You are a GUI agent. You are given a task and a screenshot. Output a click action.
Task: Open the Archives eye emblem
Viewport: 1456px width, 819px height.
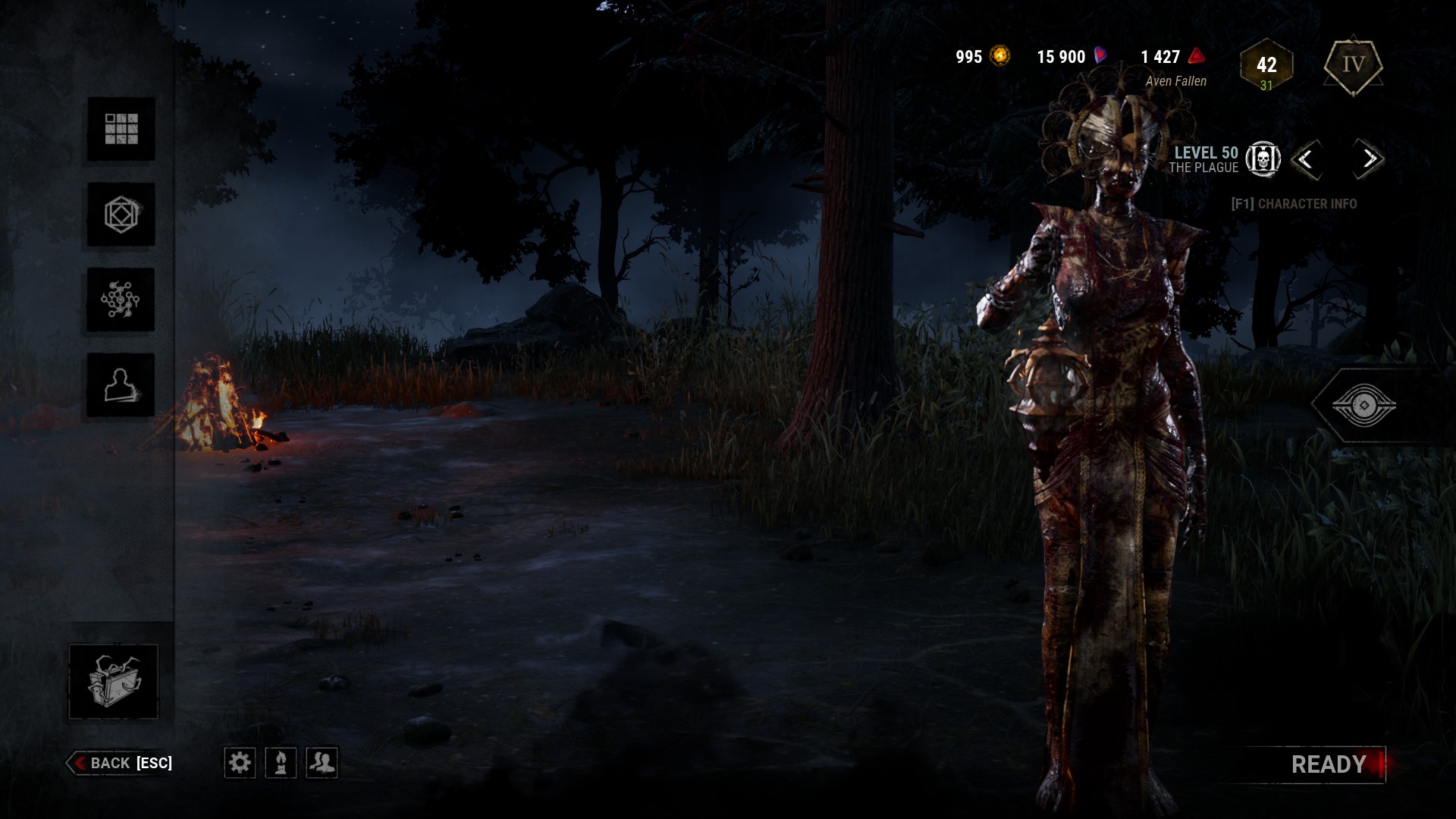tap(1363, 406)
